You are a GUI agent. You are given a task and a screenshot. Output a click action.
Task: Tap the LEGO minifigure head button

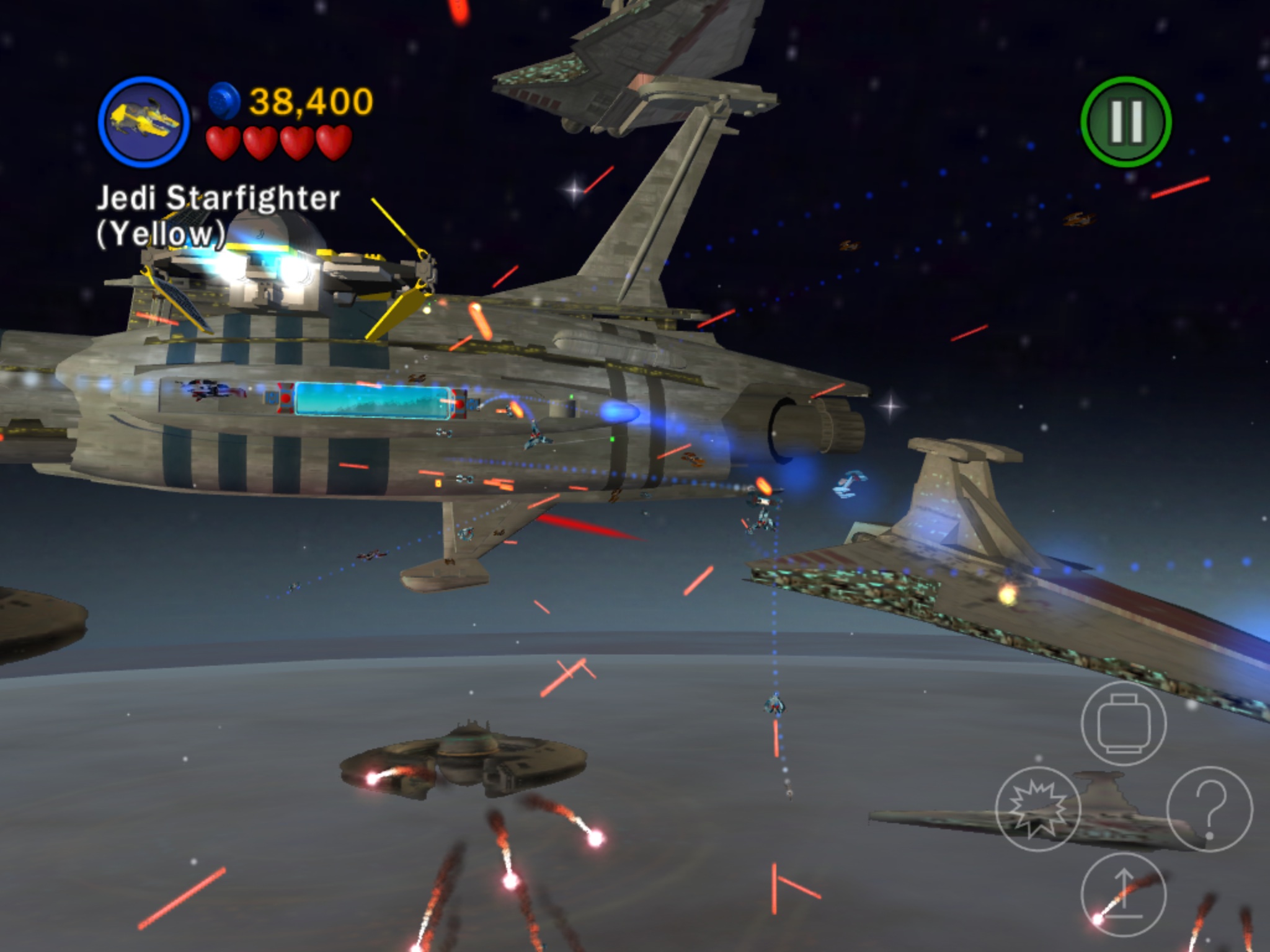point(1124,723)
